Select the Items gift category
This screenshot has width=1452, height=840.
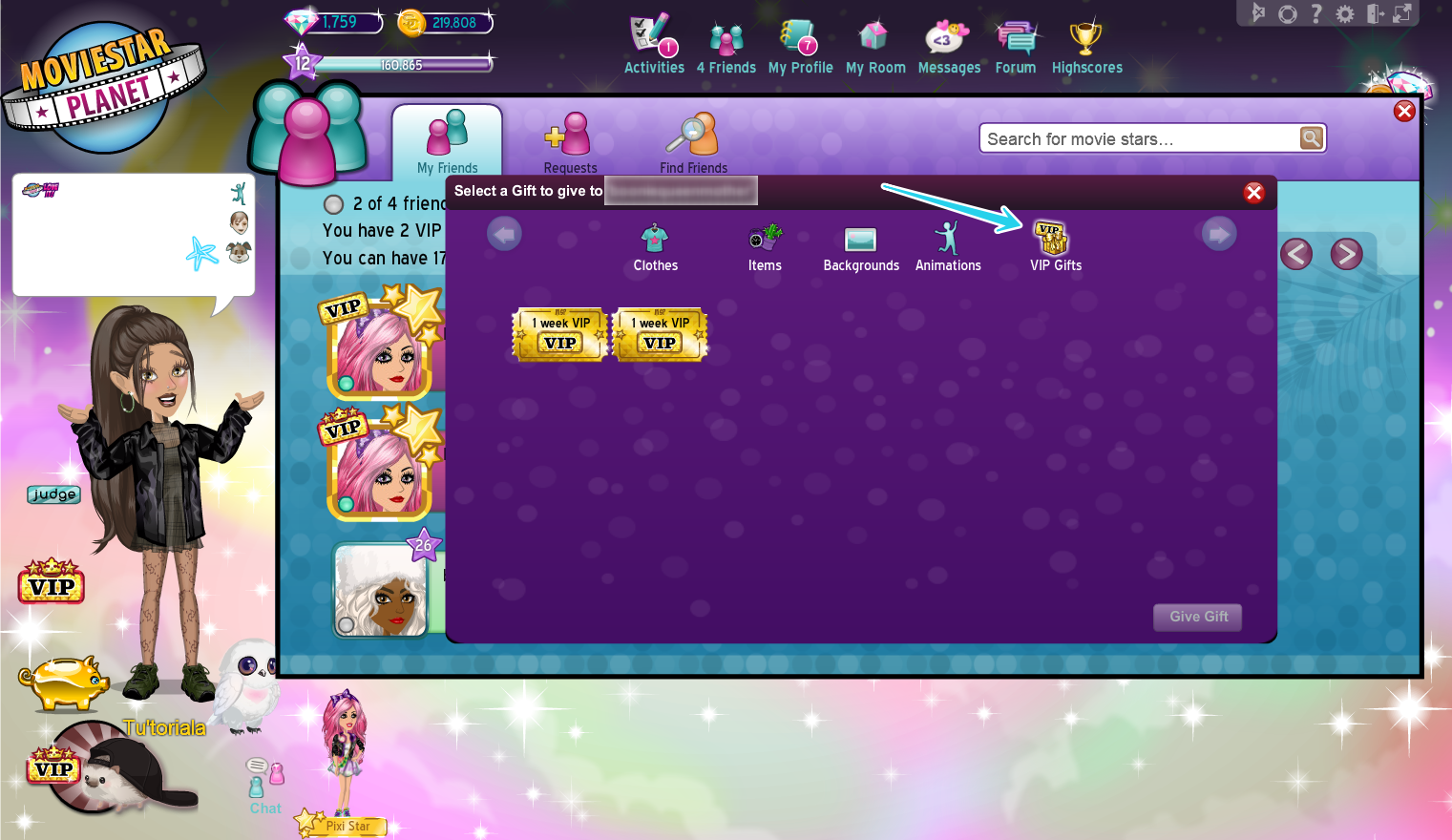(764, 245)
